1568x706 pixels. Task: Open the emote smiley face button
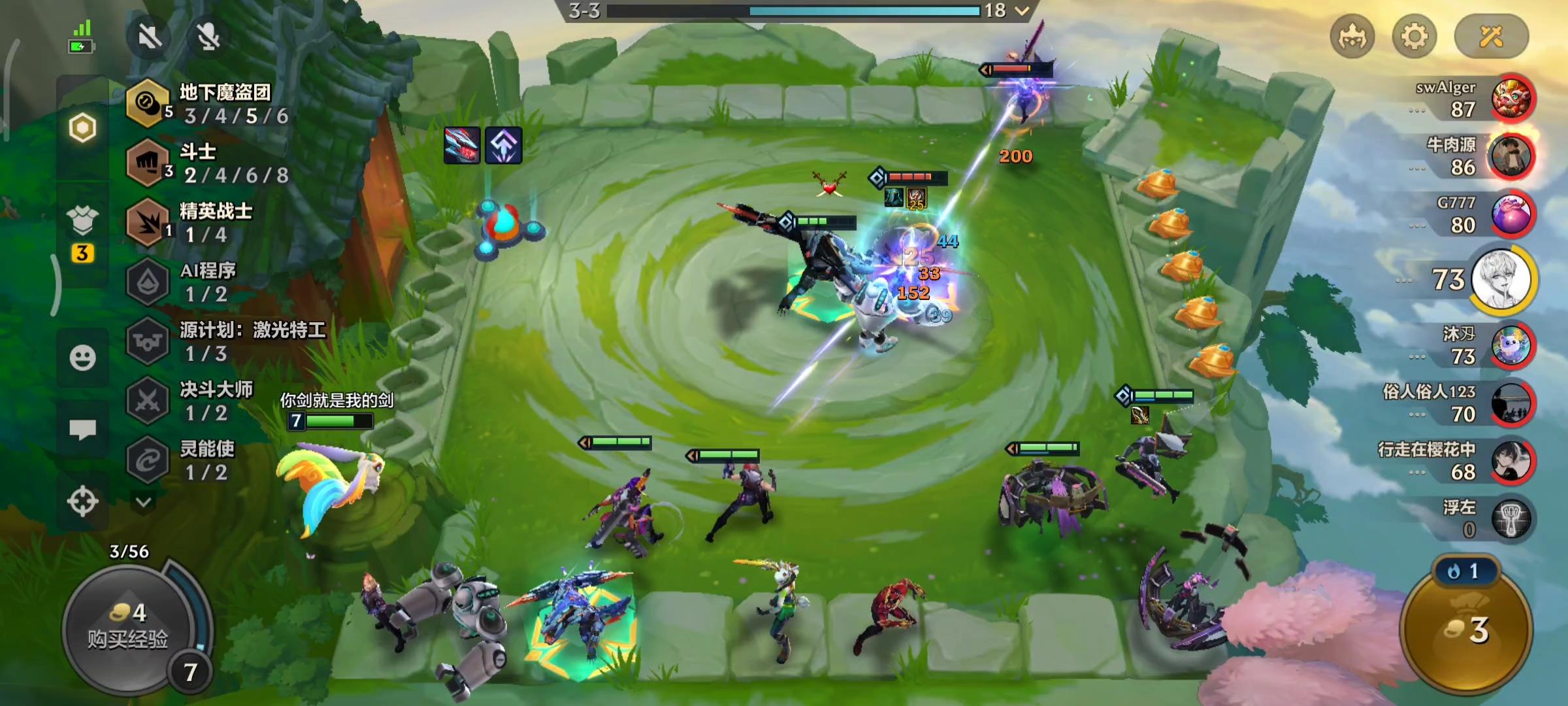82,358
